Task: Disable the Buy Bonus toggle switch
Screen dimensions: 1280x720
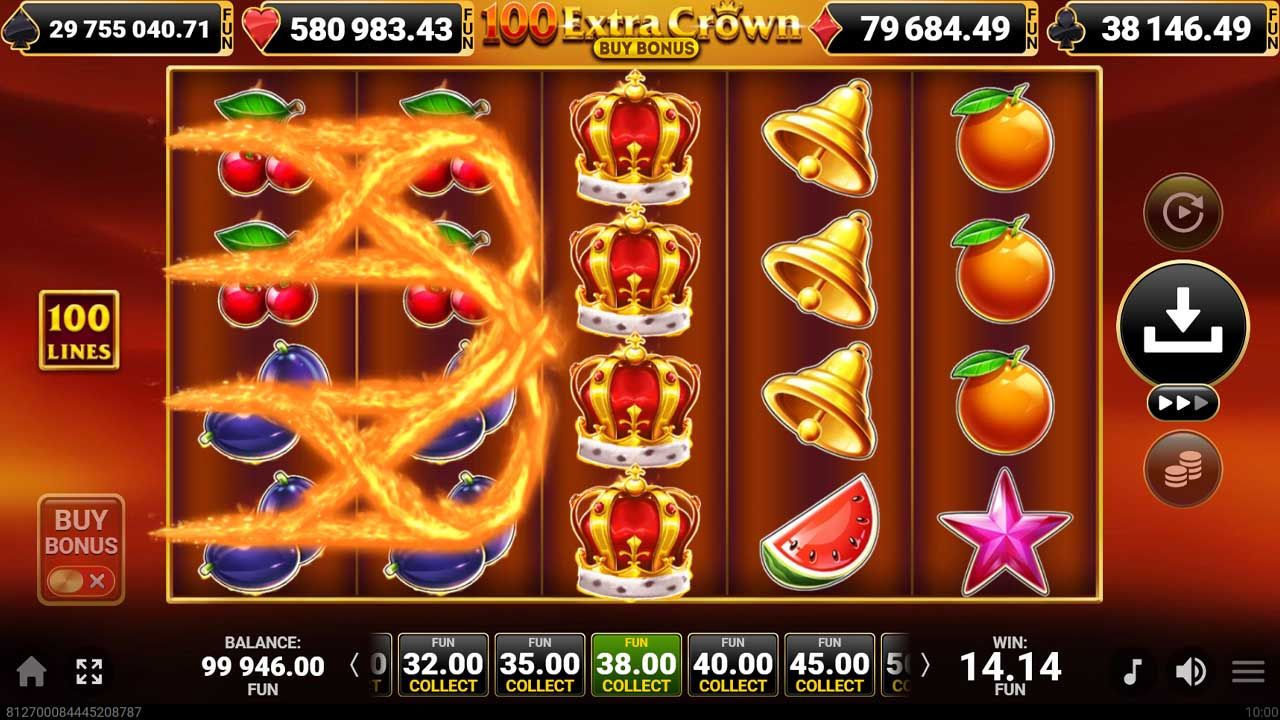Action: coord(80,579)
